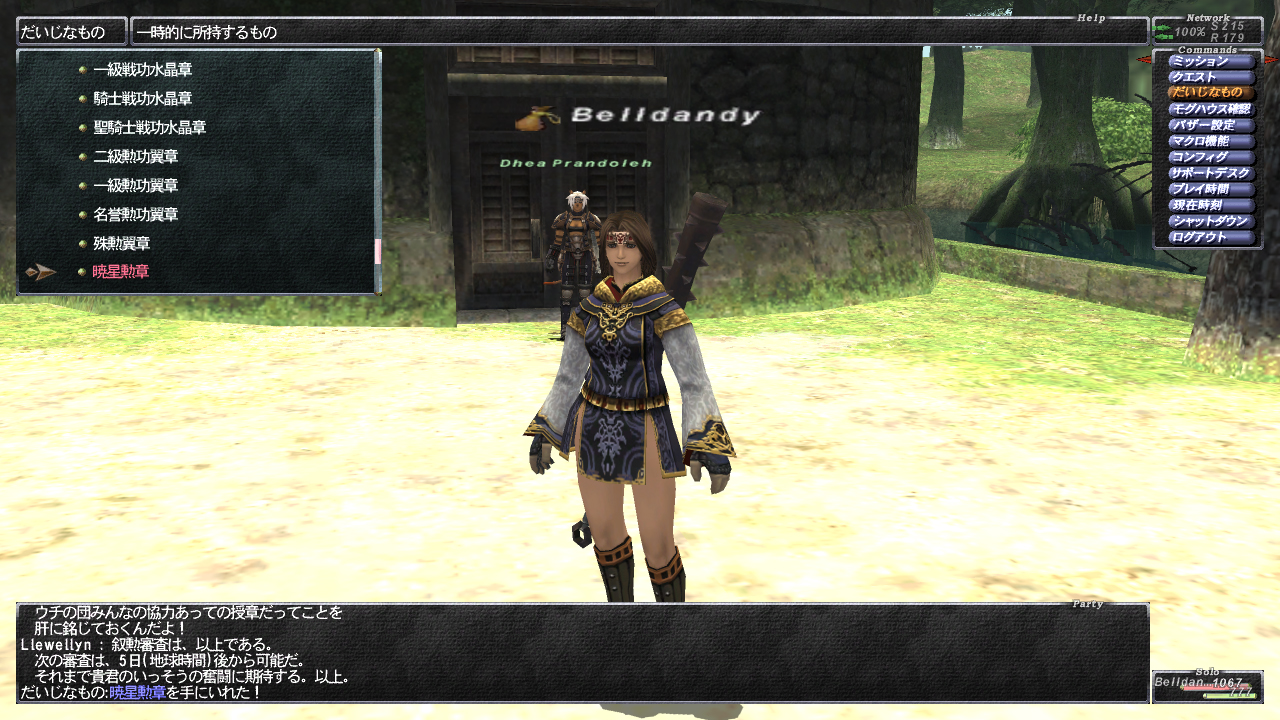Image resolution: width=1280 pixels, height=720 pixels.
Task: Open the ミッション command
Action: [1211, 62]
